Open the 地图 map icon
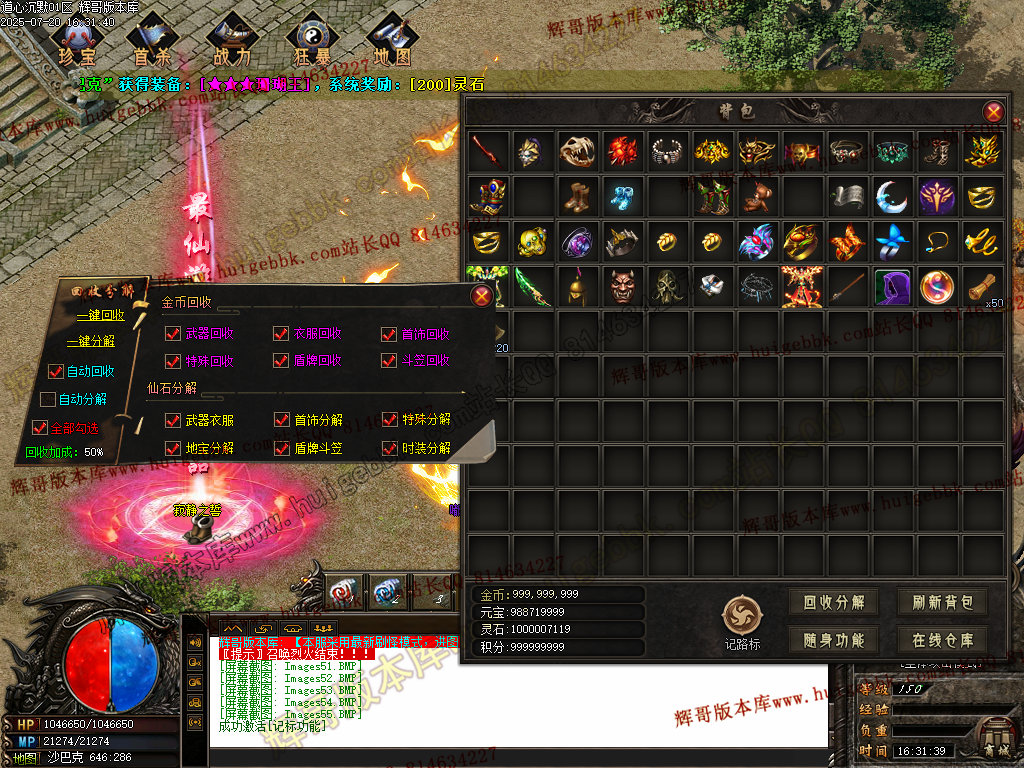The height and width of the screenshot is (768, 1024). (x=391, y=40)
